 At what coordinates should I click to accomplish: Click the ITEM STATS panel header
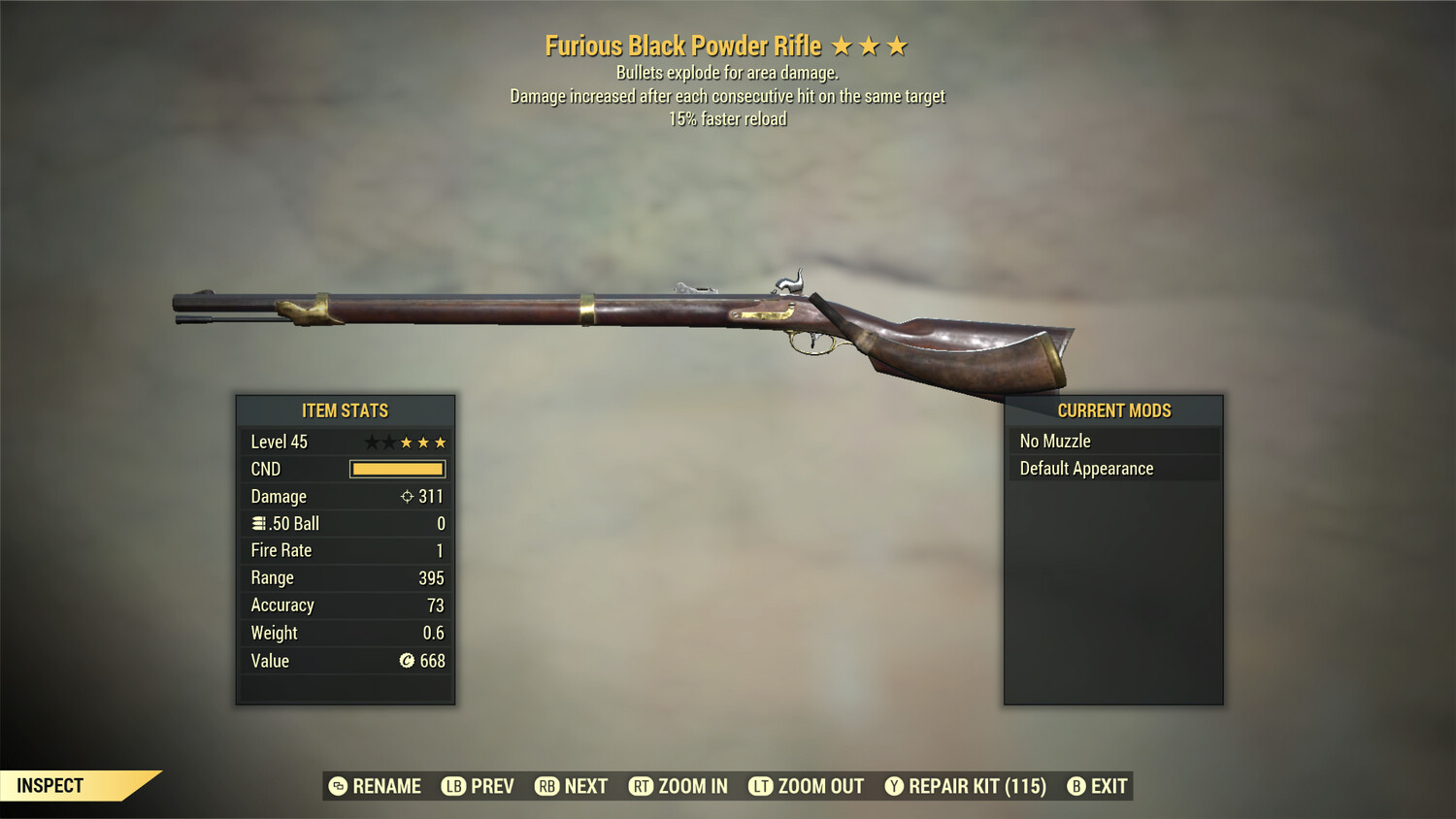pos(345,410)
